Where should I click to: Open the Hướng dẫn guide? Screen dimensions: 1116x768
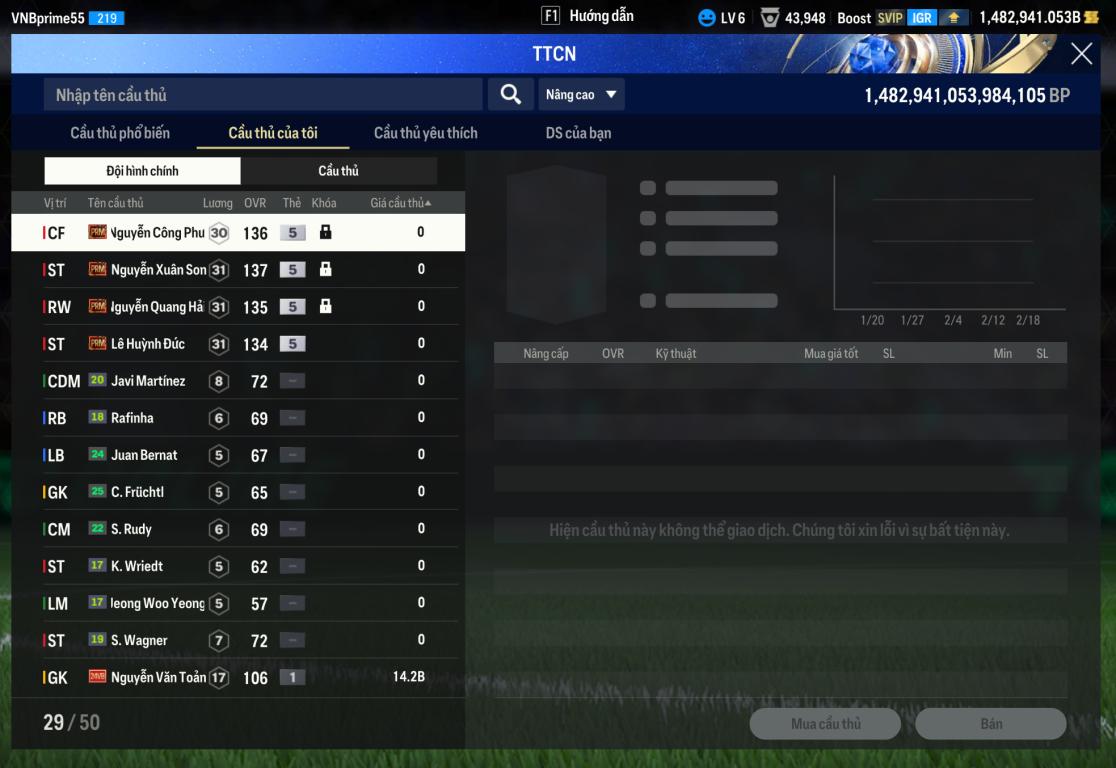click(588, 16)
